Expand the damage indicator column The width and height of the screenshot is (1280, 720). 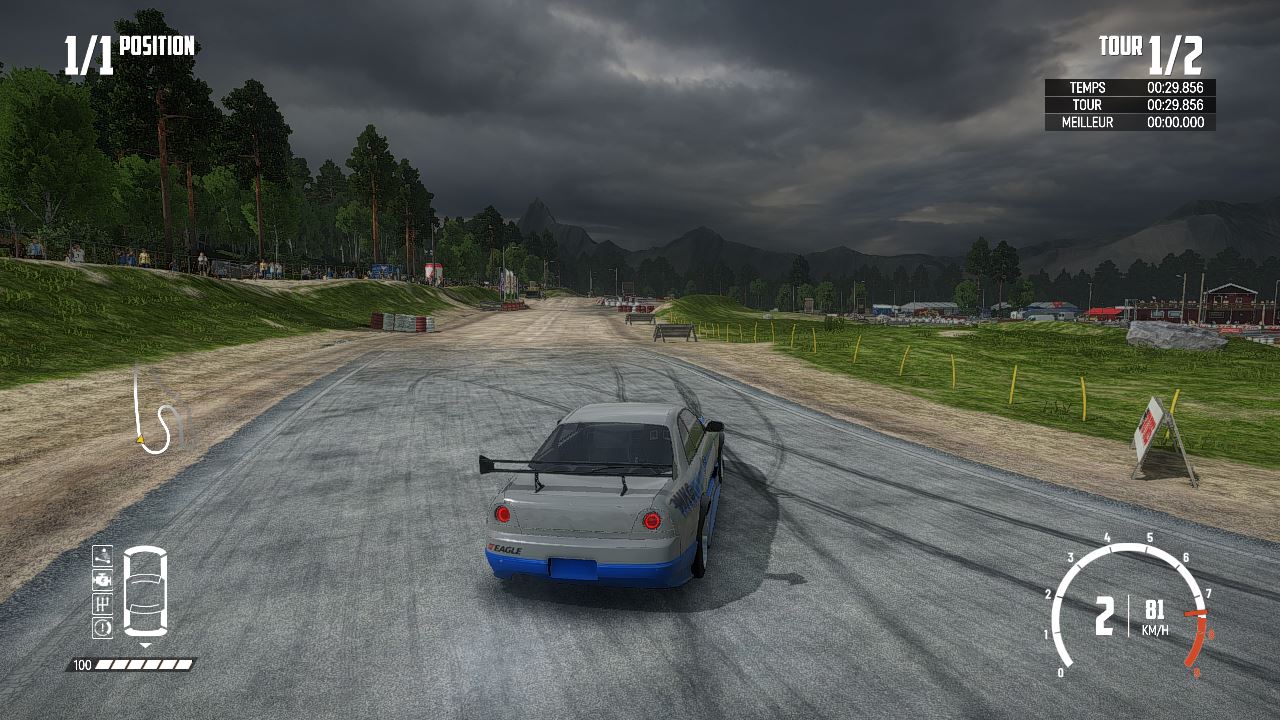coord(102,592)
